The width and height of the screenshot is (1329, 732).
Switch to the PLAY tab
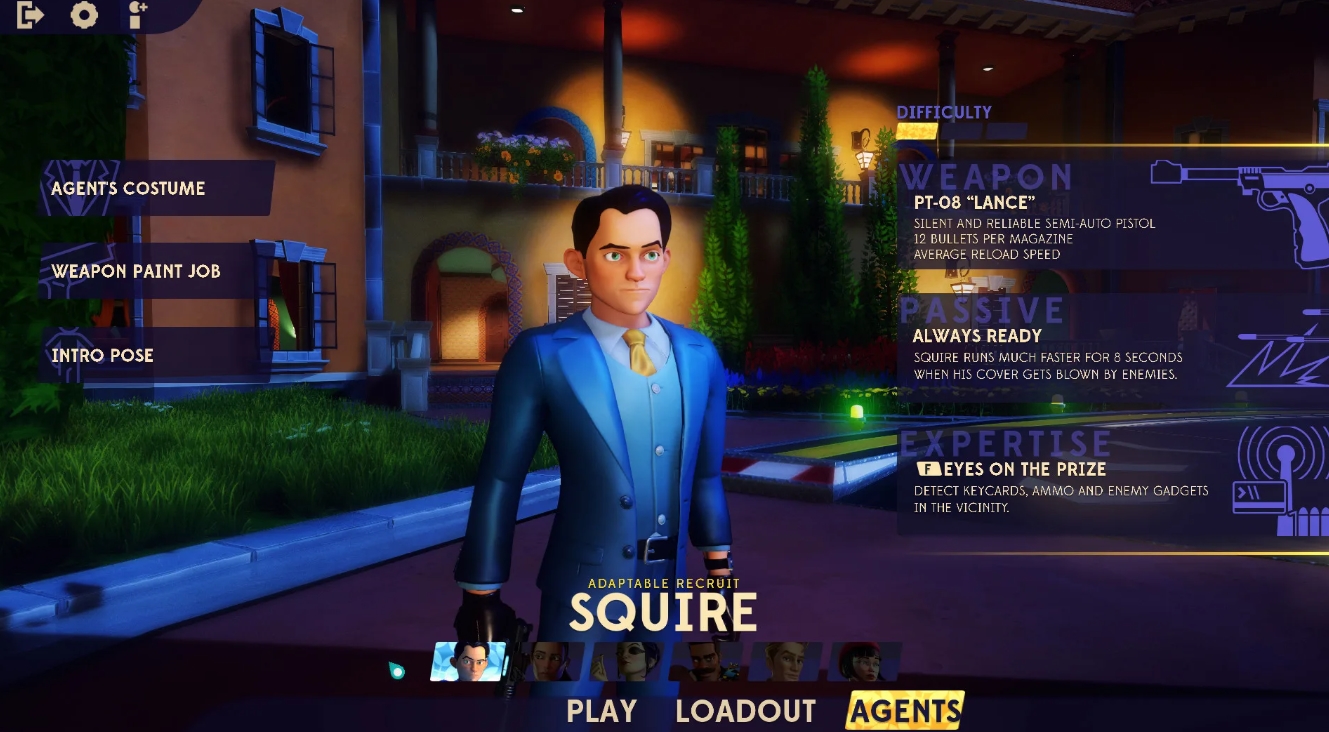602,711
